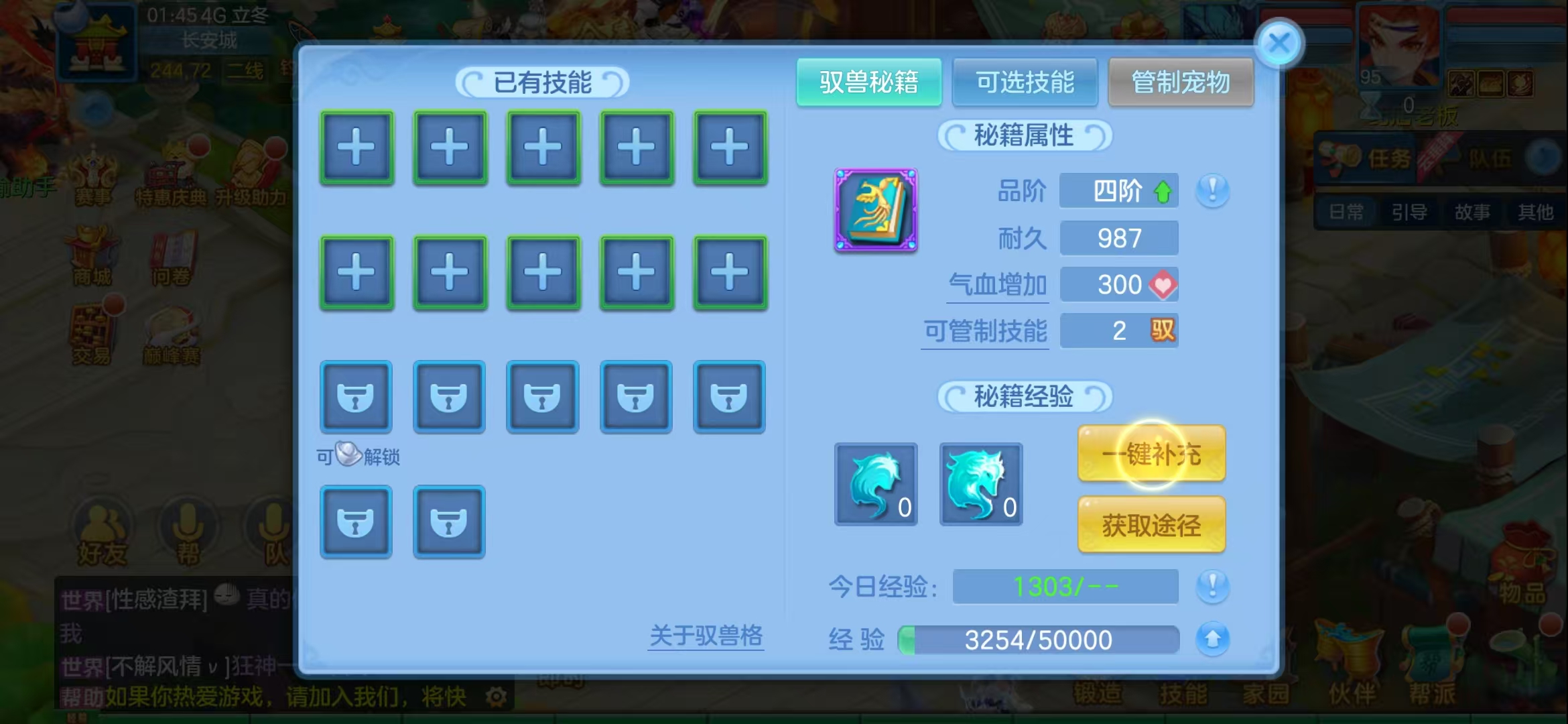Switch to the 可选技能 tab
Screen dimensions: 1568x724
[x=1025, y=82]
